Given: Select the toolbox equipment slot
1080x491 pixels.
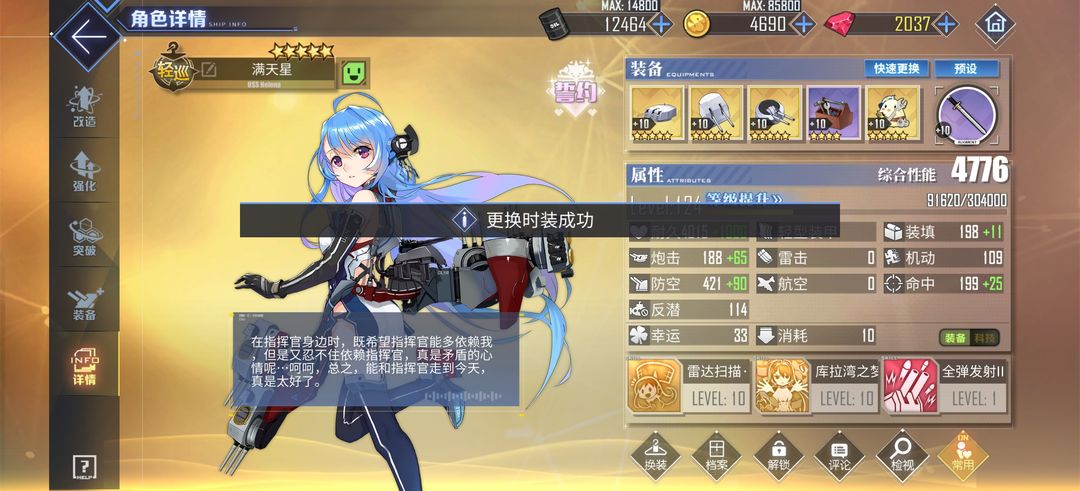Looking at the screenshot, I should (834, 113).
